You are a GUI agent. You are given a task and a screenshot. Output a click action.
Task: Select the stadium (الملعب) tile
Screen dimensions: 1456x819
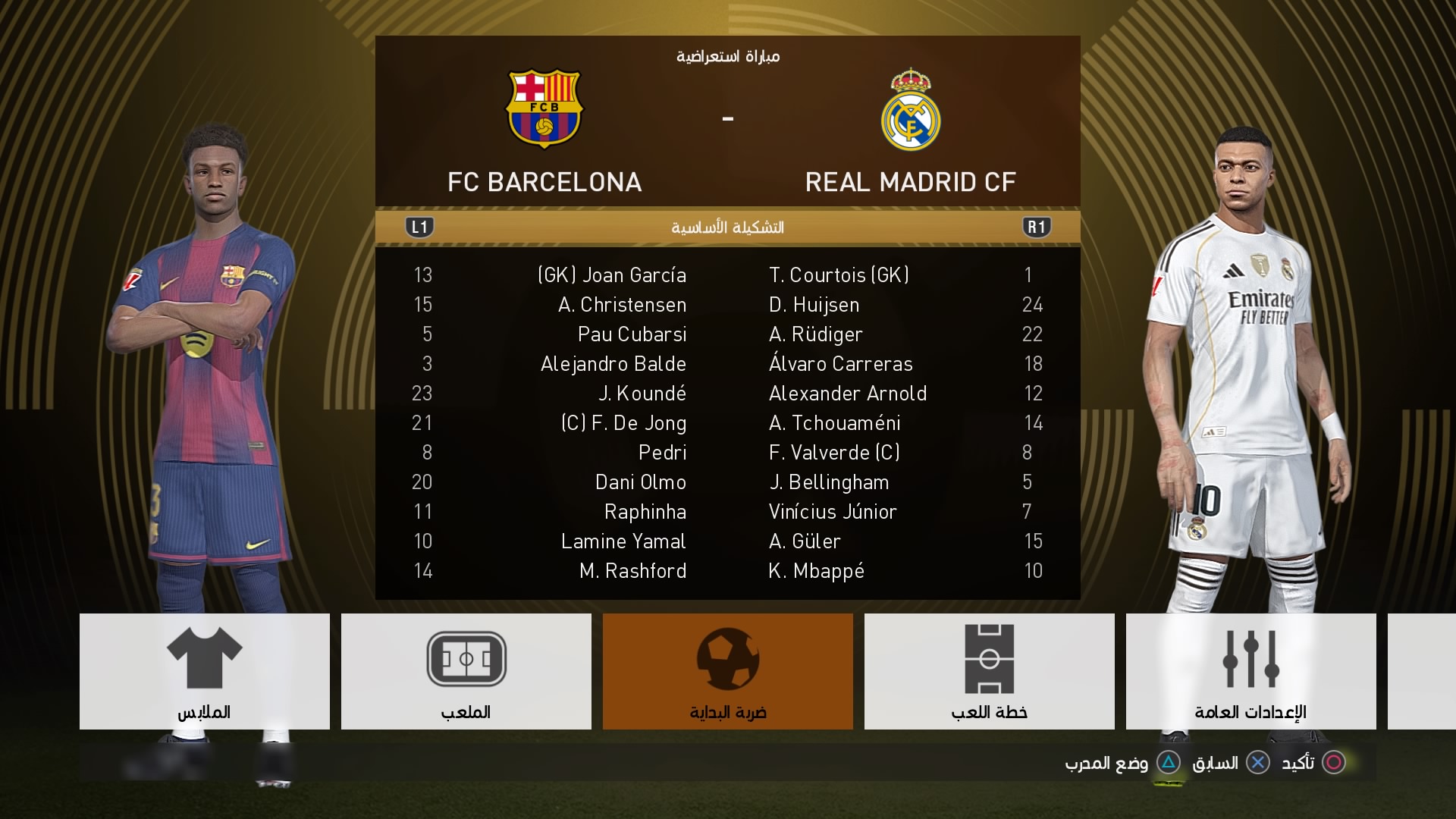tap(466, 671)
